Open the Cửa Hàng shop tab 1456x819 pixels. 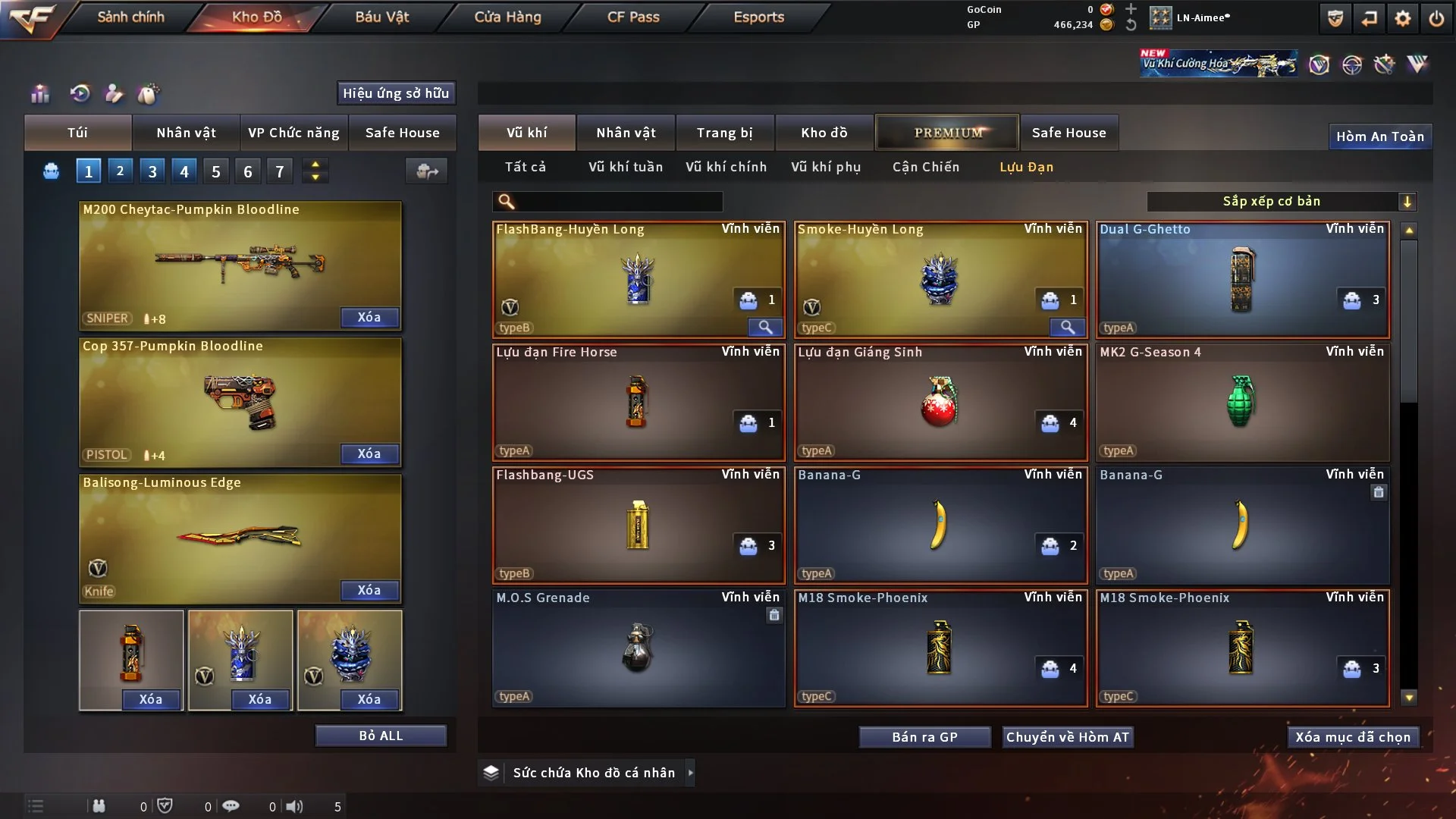507,17
